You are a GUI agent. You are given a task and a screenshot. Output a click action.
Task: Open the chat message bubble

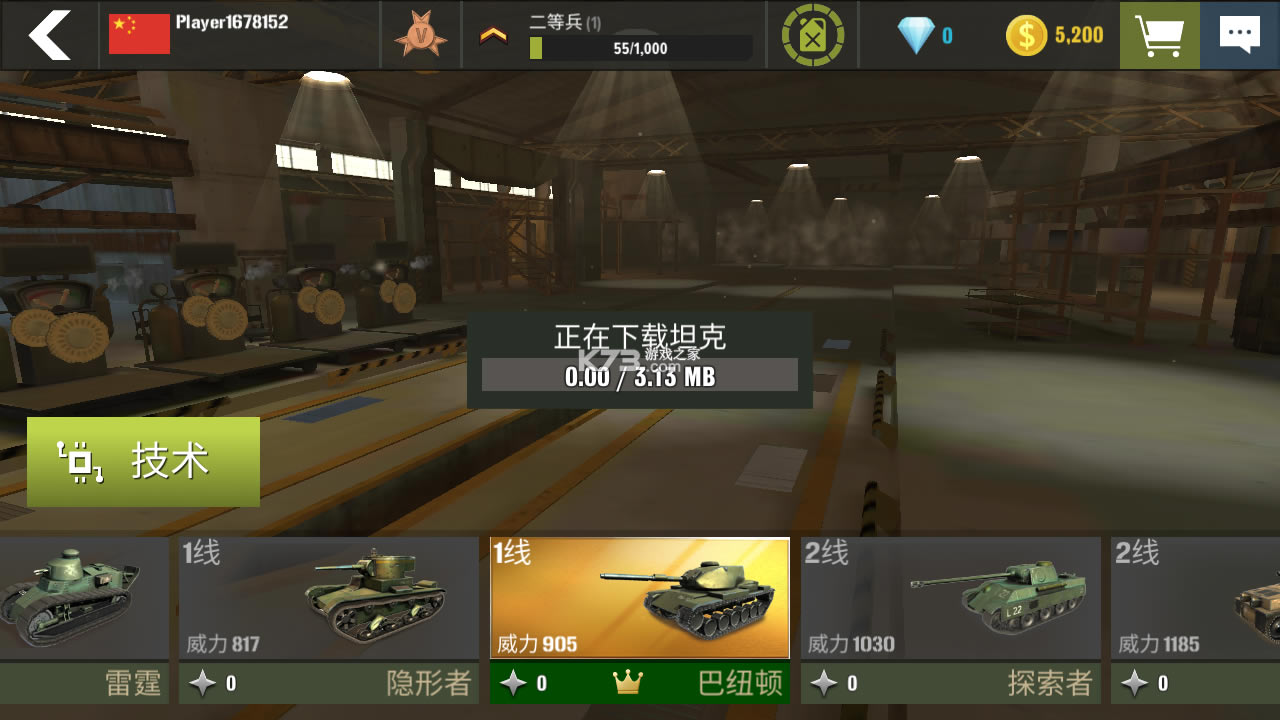click(x=1240, y=34)
